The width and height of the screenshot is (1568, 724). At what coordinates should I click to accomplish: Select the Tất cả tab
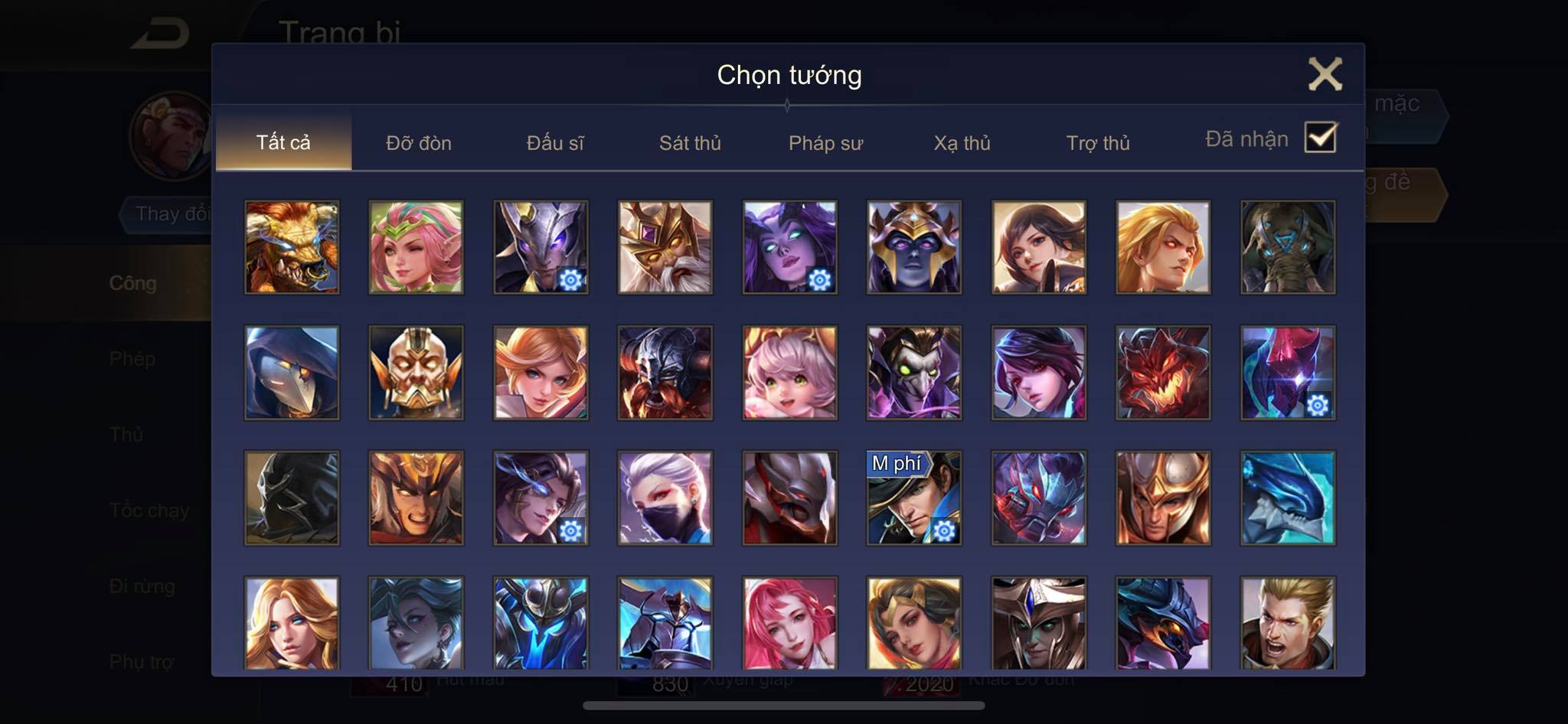[283, 142]
